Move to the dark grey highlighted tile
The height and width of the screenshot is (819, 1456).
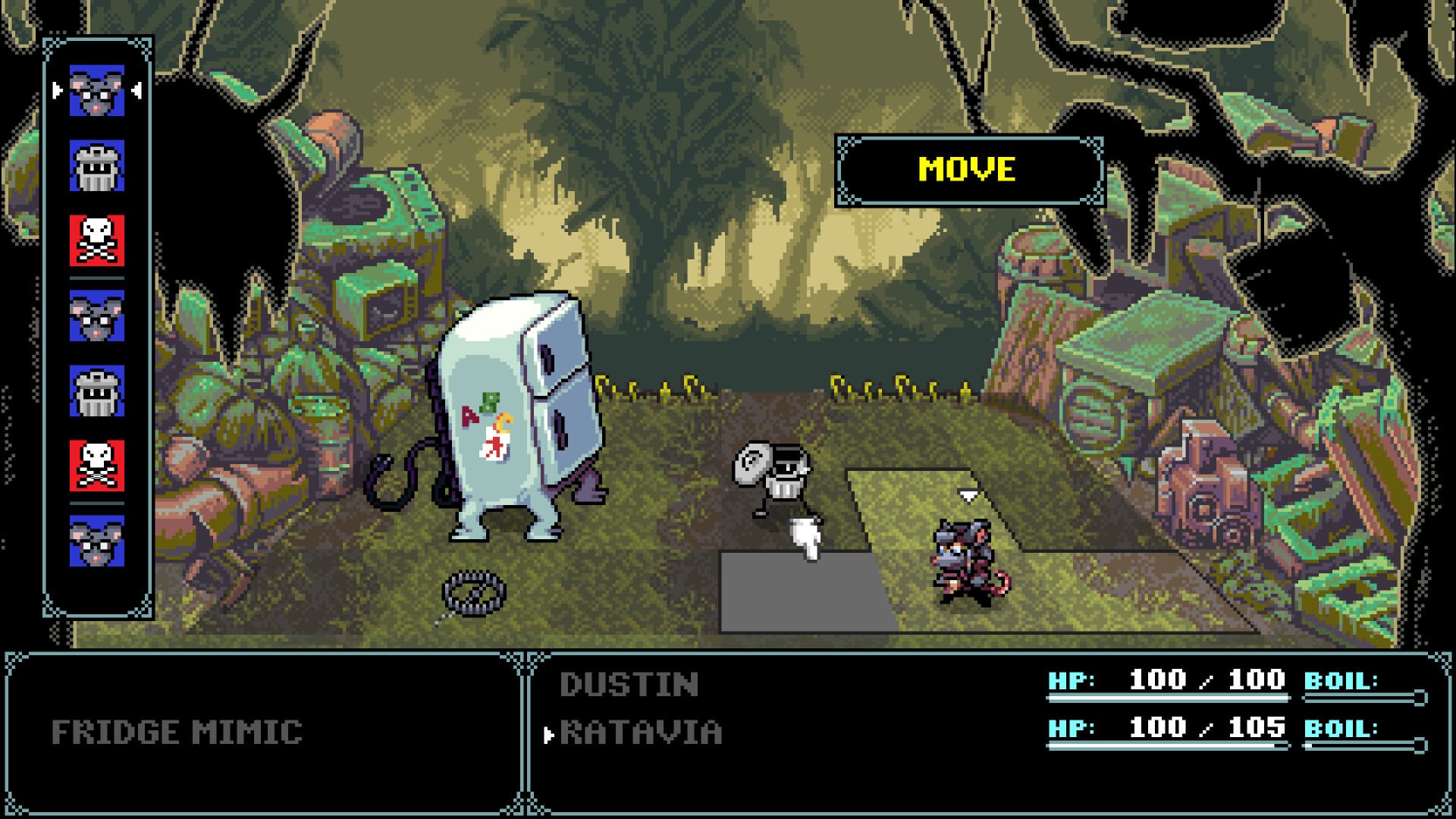point(804,595)
